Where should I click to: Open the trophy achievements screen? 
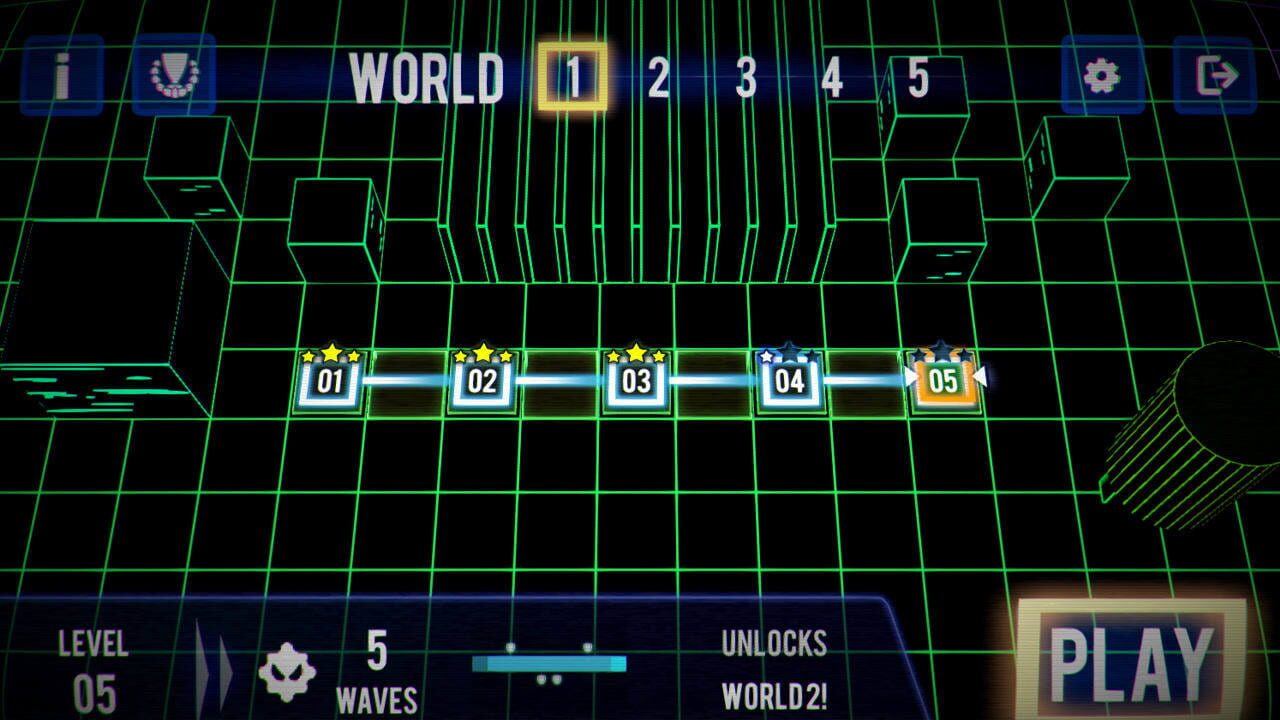pyautogui.click(x=172, y=74)
